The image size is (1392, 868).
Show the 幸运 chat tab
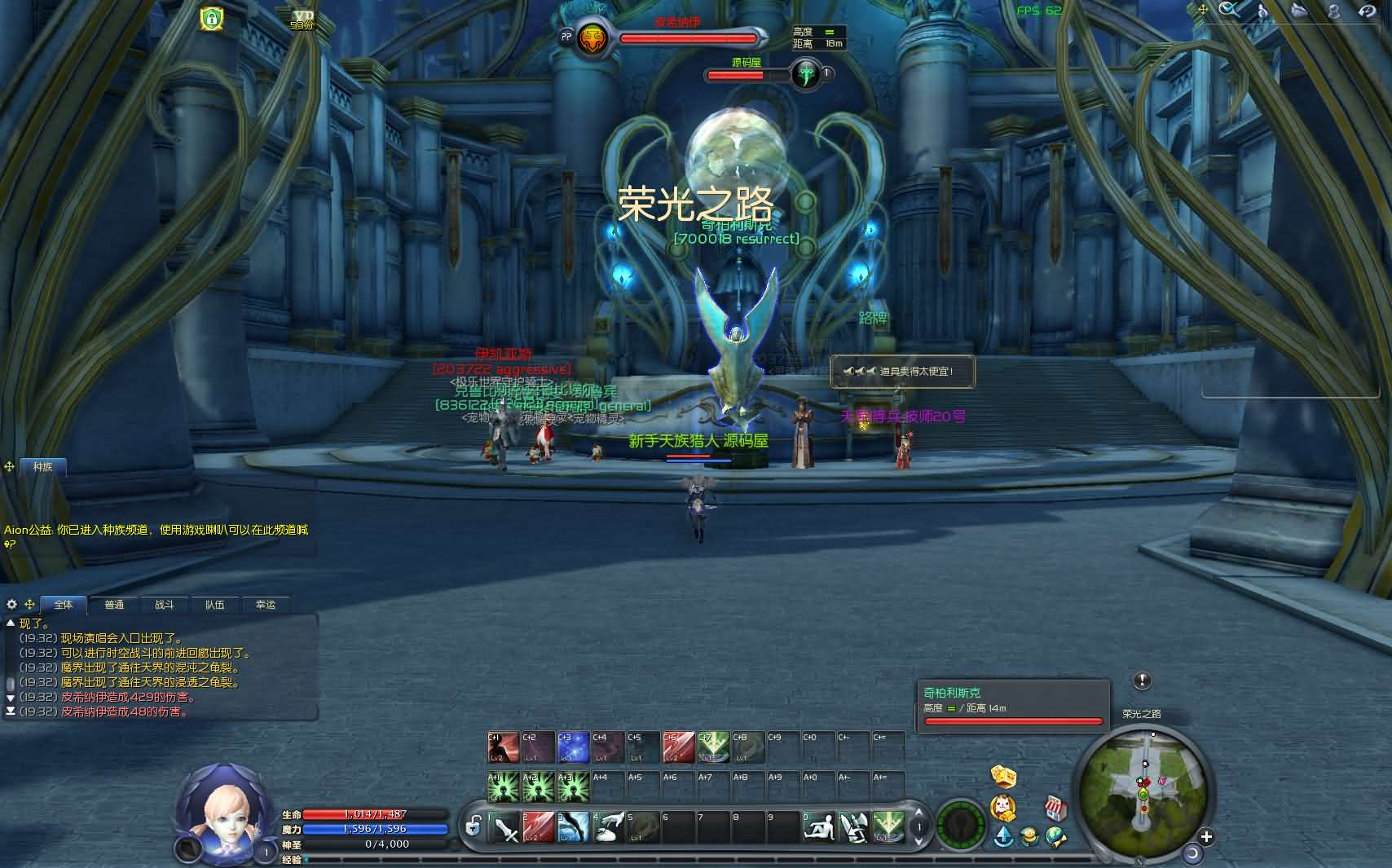pos(266,605)
